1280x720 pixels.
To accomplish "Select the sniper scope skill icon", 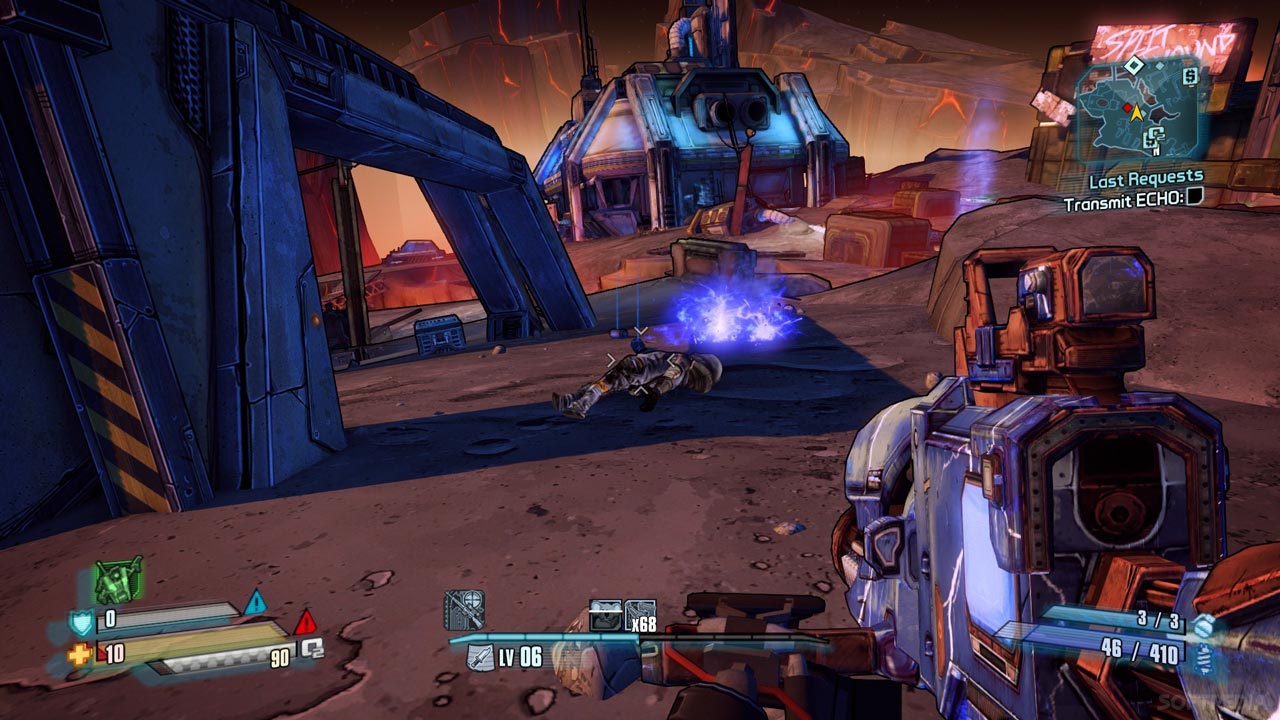I will pos(464,610).
